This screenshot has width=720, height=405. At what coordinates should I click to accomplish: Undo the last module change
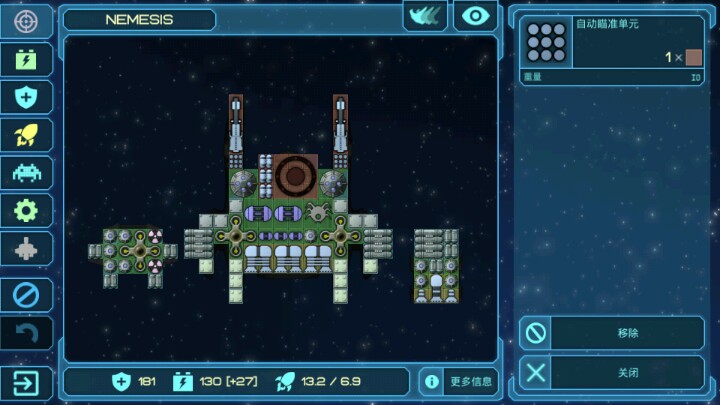[x=26, y=333]
